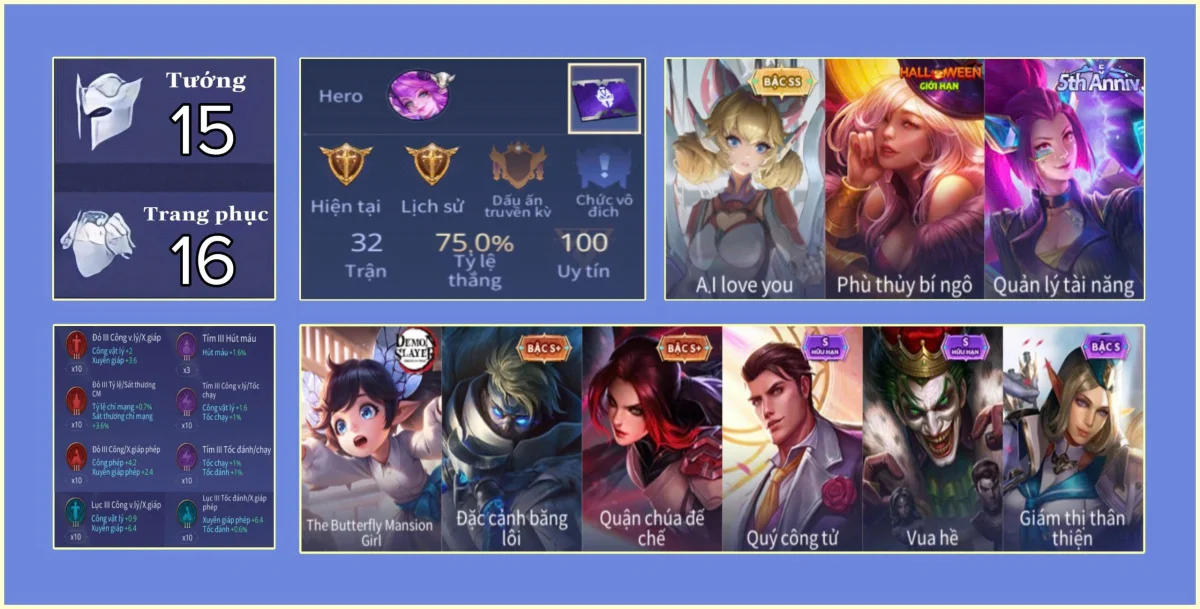Click the Tím III Tốc đánh/chạy rune

(x=187, y=458)
